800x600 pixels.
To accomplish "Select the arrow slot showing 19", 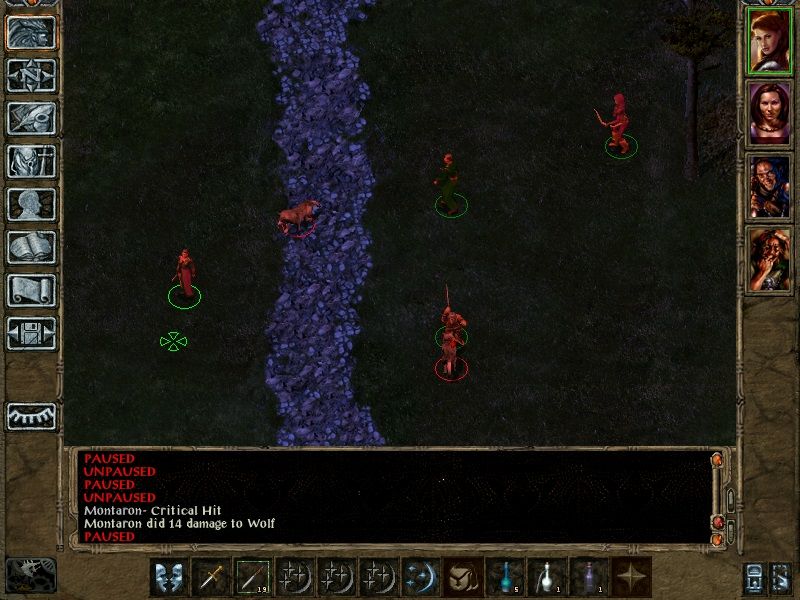I will tap(252, 577).
